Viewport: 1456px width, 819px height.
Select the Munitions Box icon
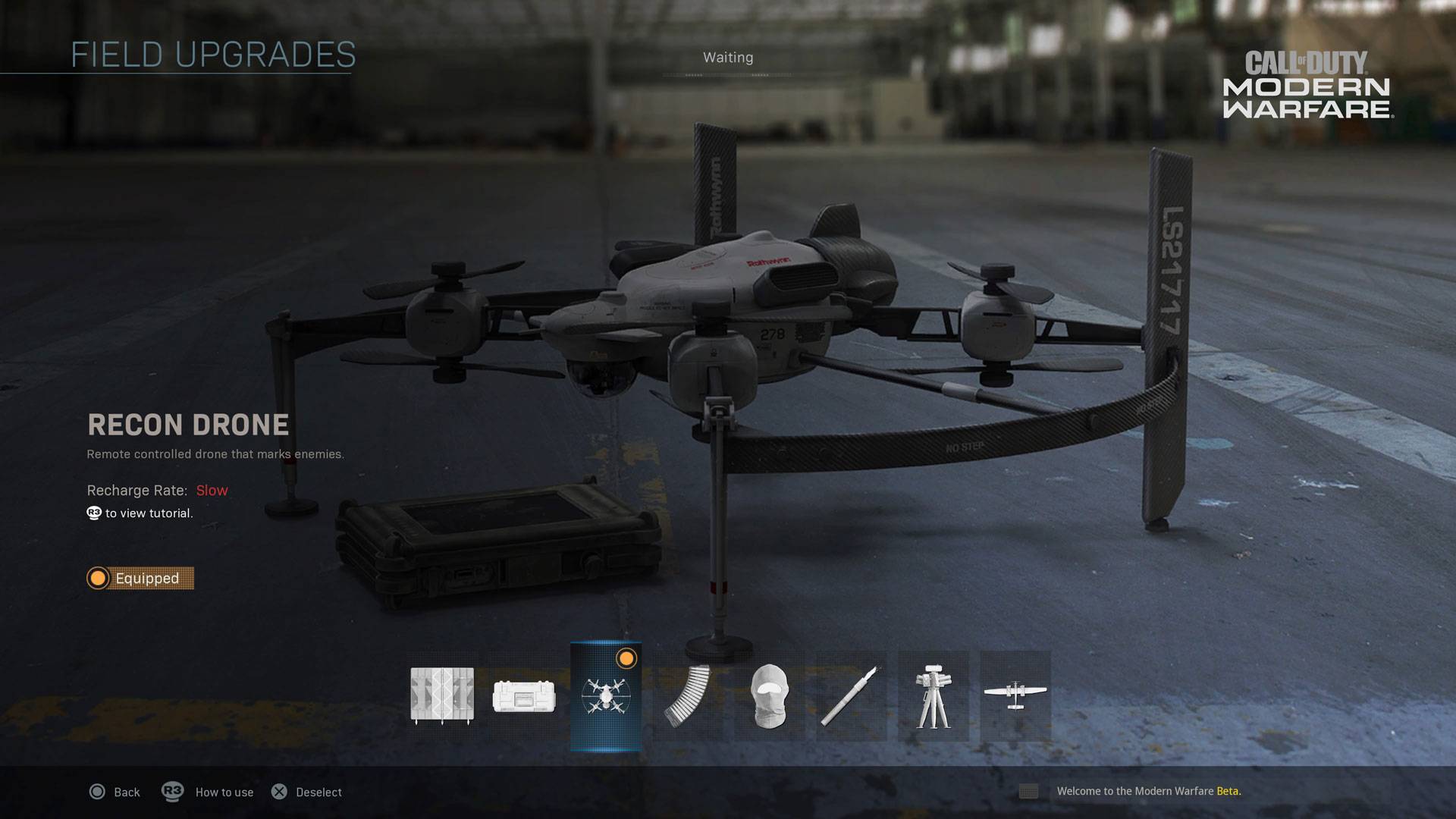(523, 695)
